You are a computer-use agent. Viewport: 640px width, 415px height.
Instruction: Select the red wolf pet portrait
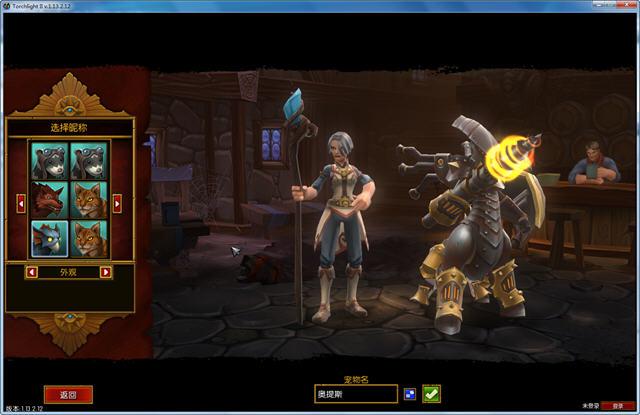tap(49, 200)
